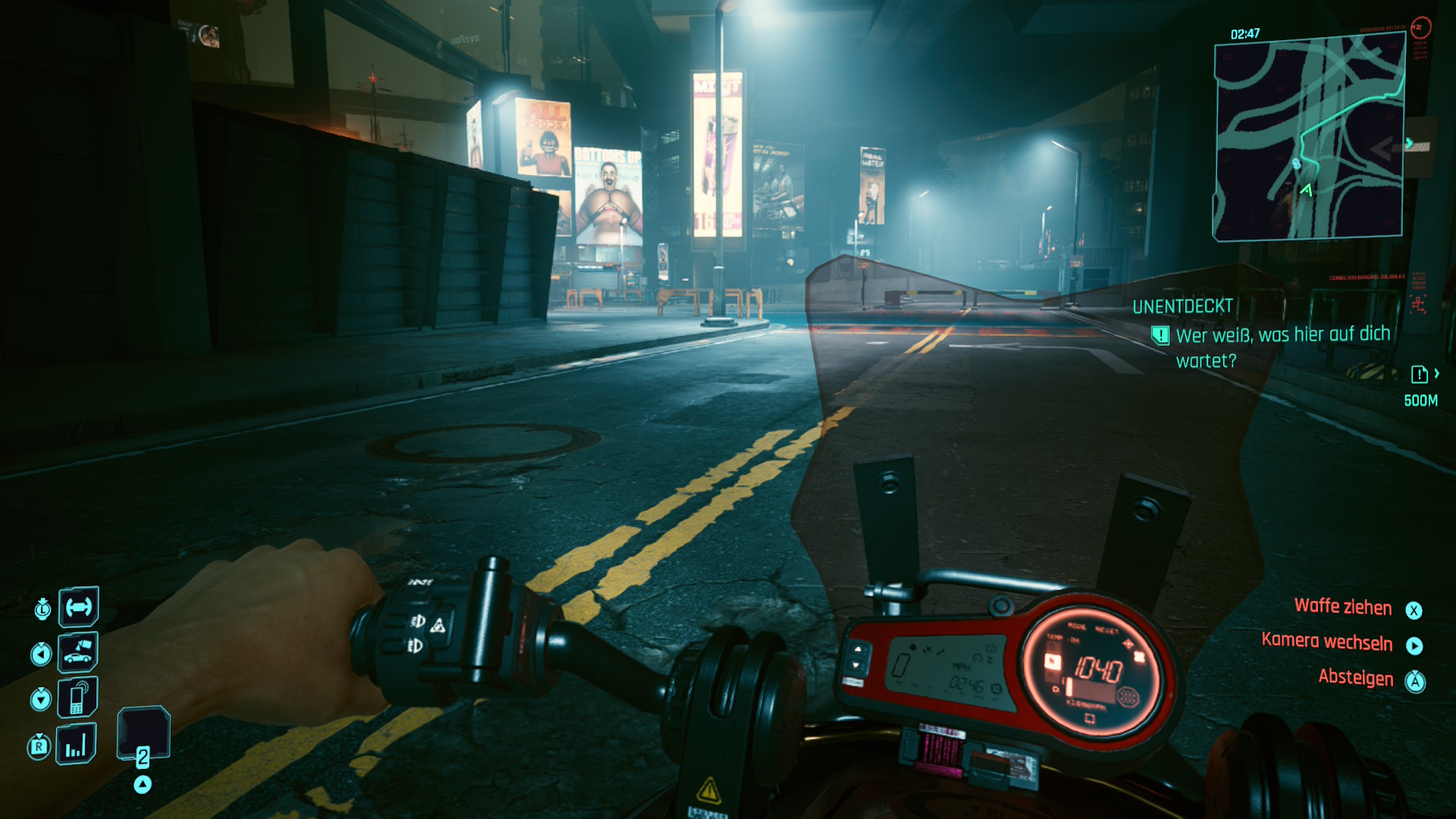Select the shield quest icon beside objective text

pyautogui.click(x=1160, y=335)
